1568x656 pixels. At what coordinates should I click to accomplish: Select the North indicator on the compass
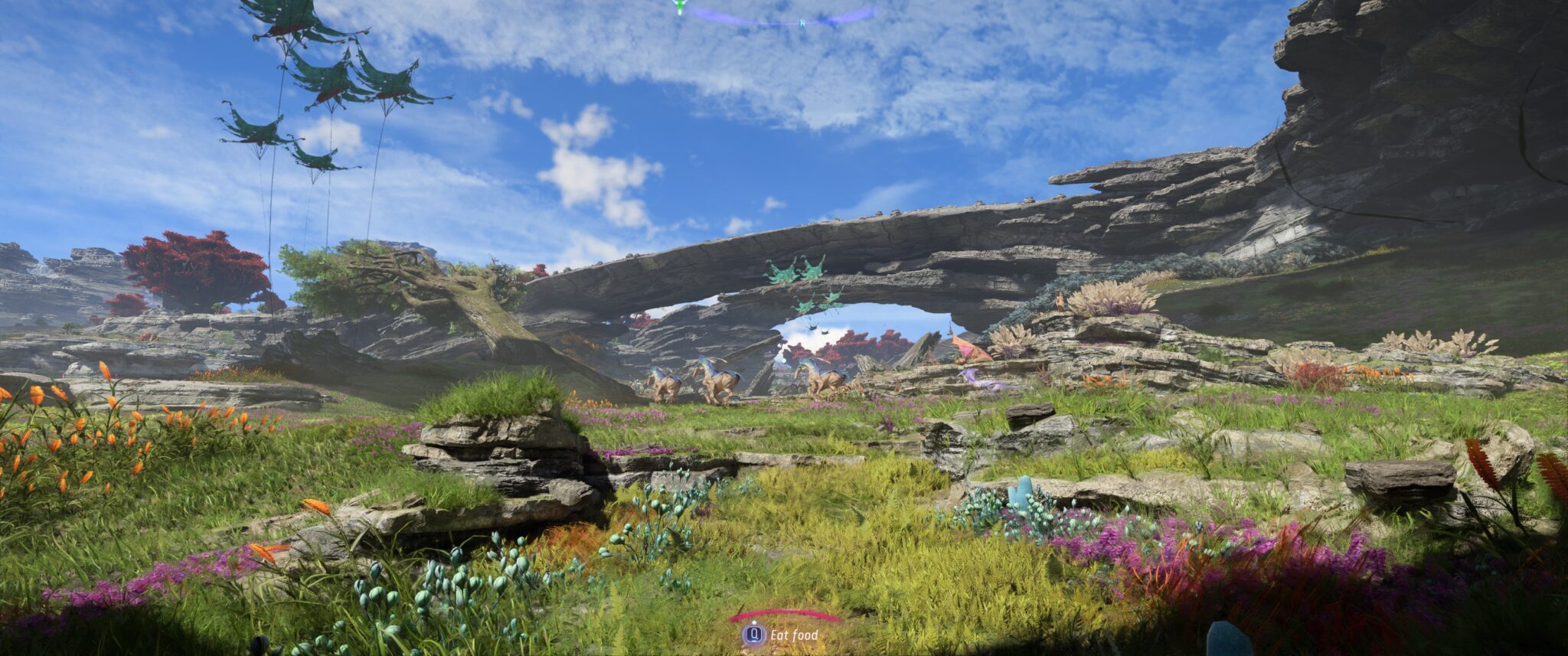(x=802, y=24)
